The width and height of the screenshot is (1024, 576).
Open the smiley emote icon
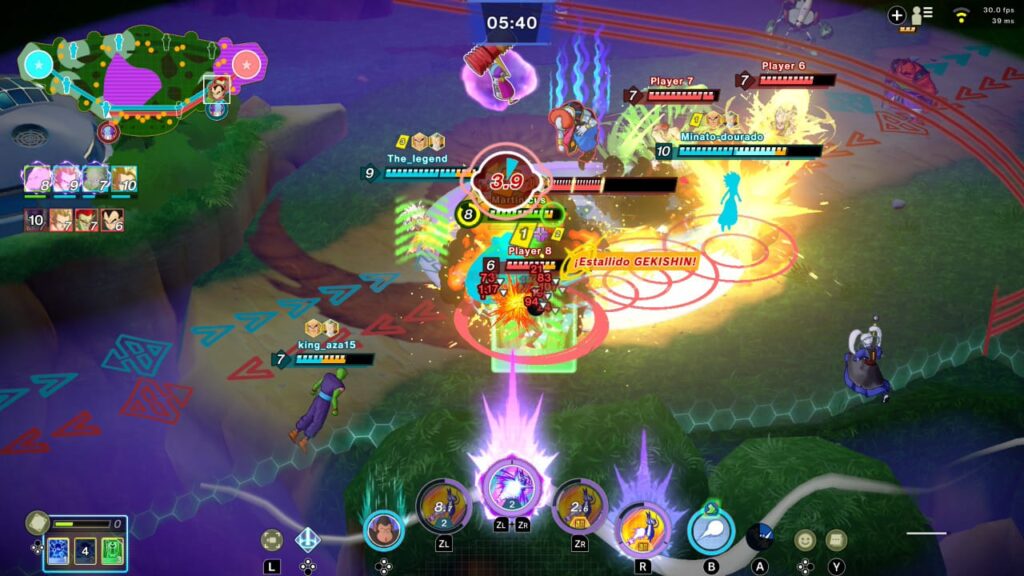tap(805, 540)
